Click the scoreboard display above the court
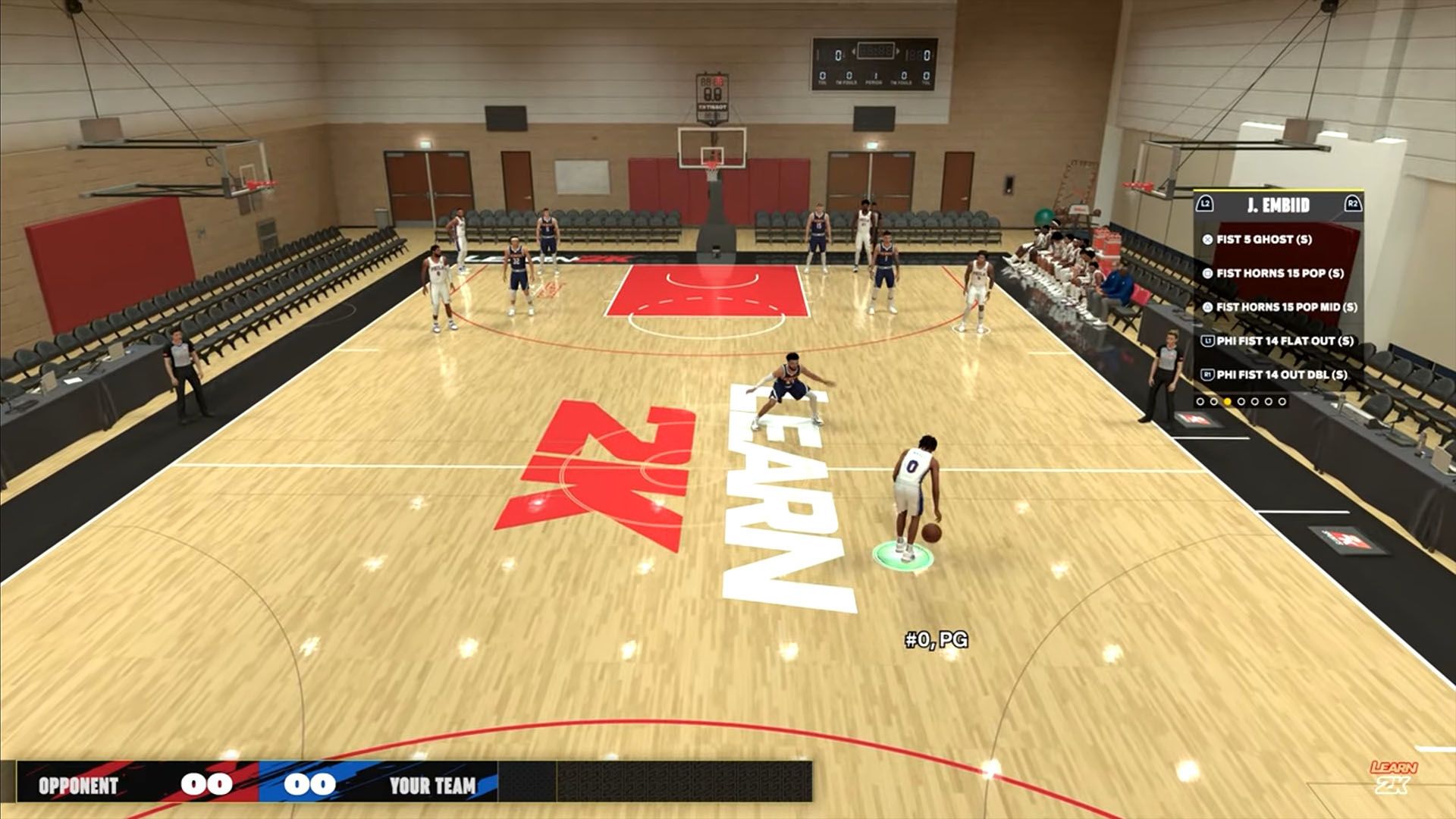 (x=874, y=62)
